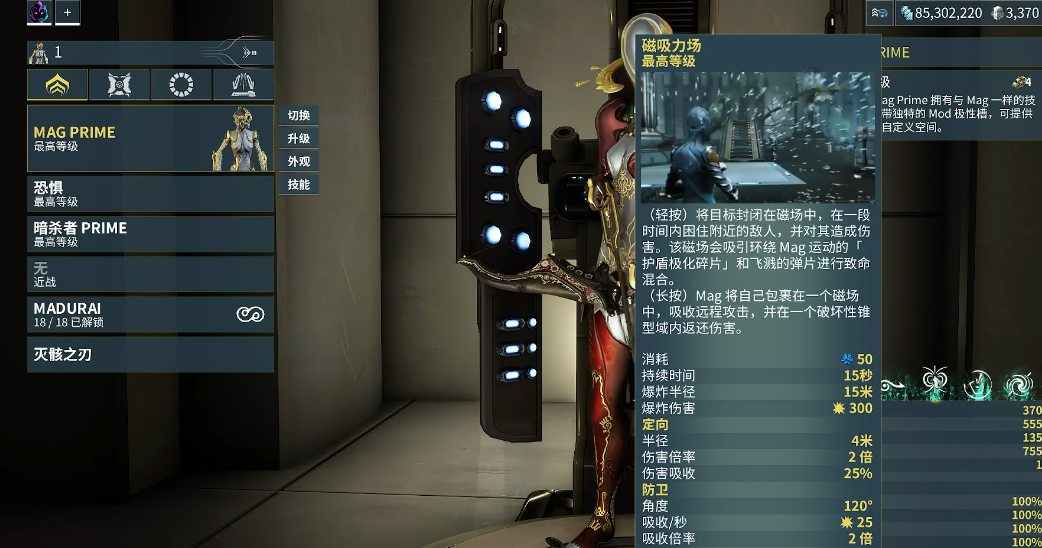
Task: Show the 技能 (abilities) panel
Action: click(298, 184)
